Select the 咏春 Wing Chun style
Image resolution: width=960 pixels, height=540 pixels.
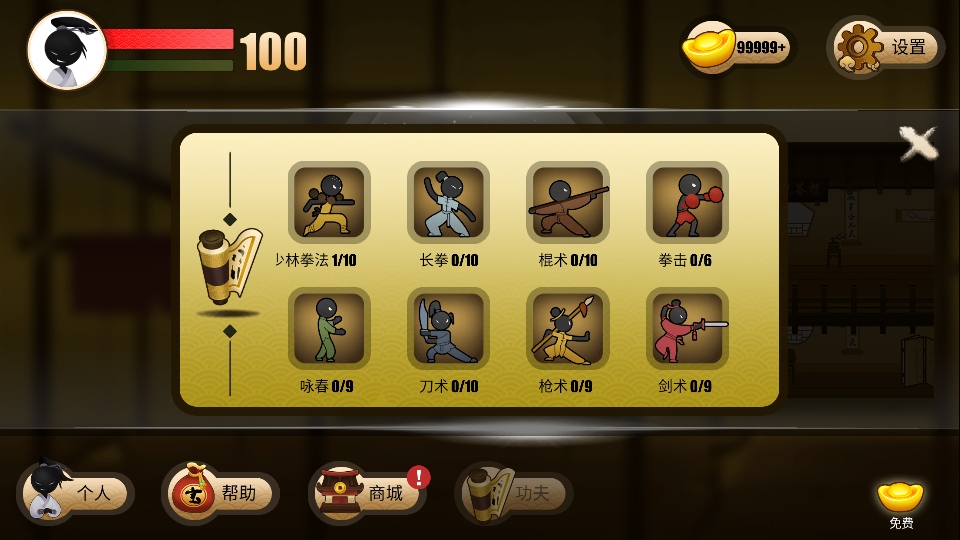point(329,328)
